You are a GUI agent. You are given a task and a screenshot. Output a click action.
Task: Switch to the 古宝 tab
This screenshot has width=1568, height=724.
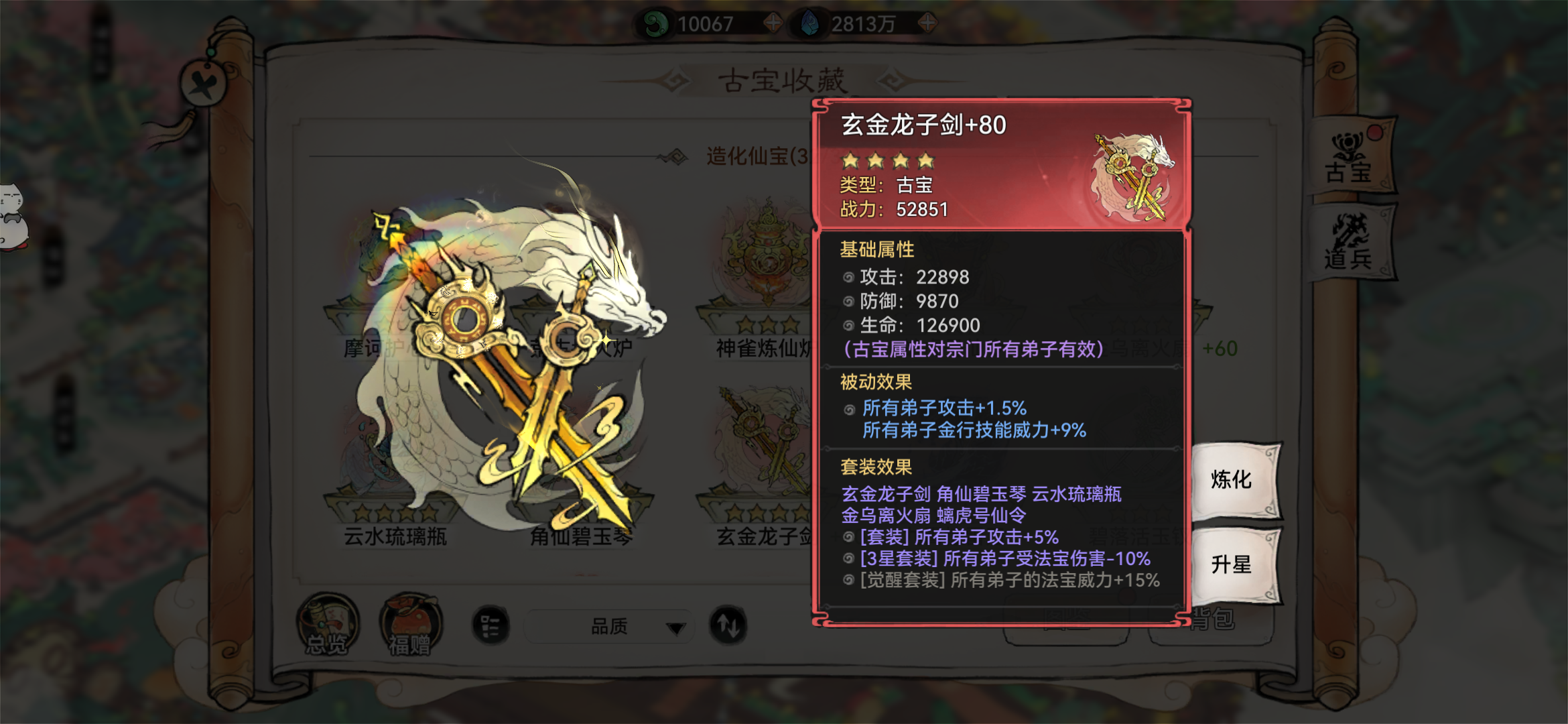pyautogui.click(x=1350, y=158)
